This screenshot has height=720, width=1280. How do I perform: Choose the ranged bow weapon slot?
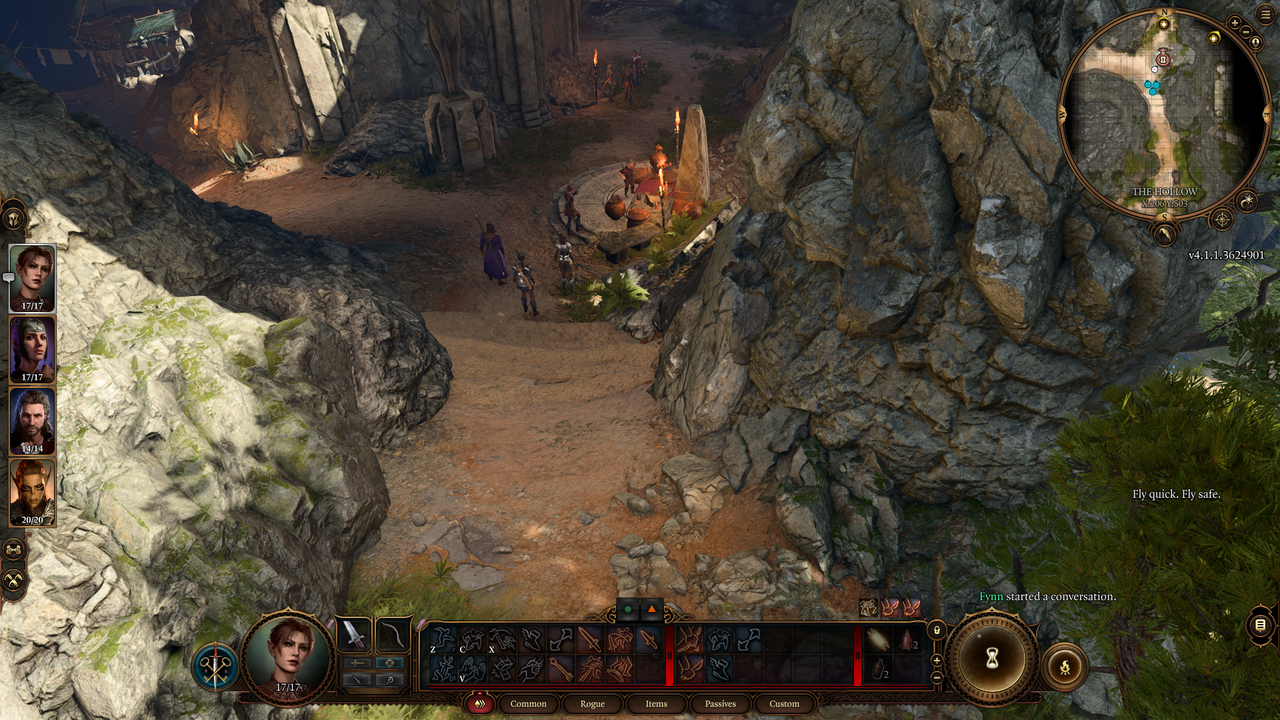[x=393, y=634]
